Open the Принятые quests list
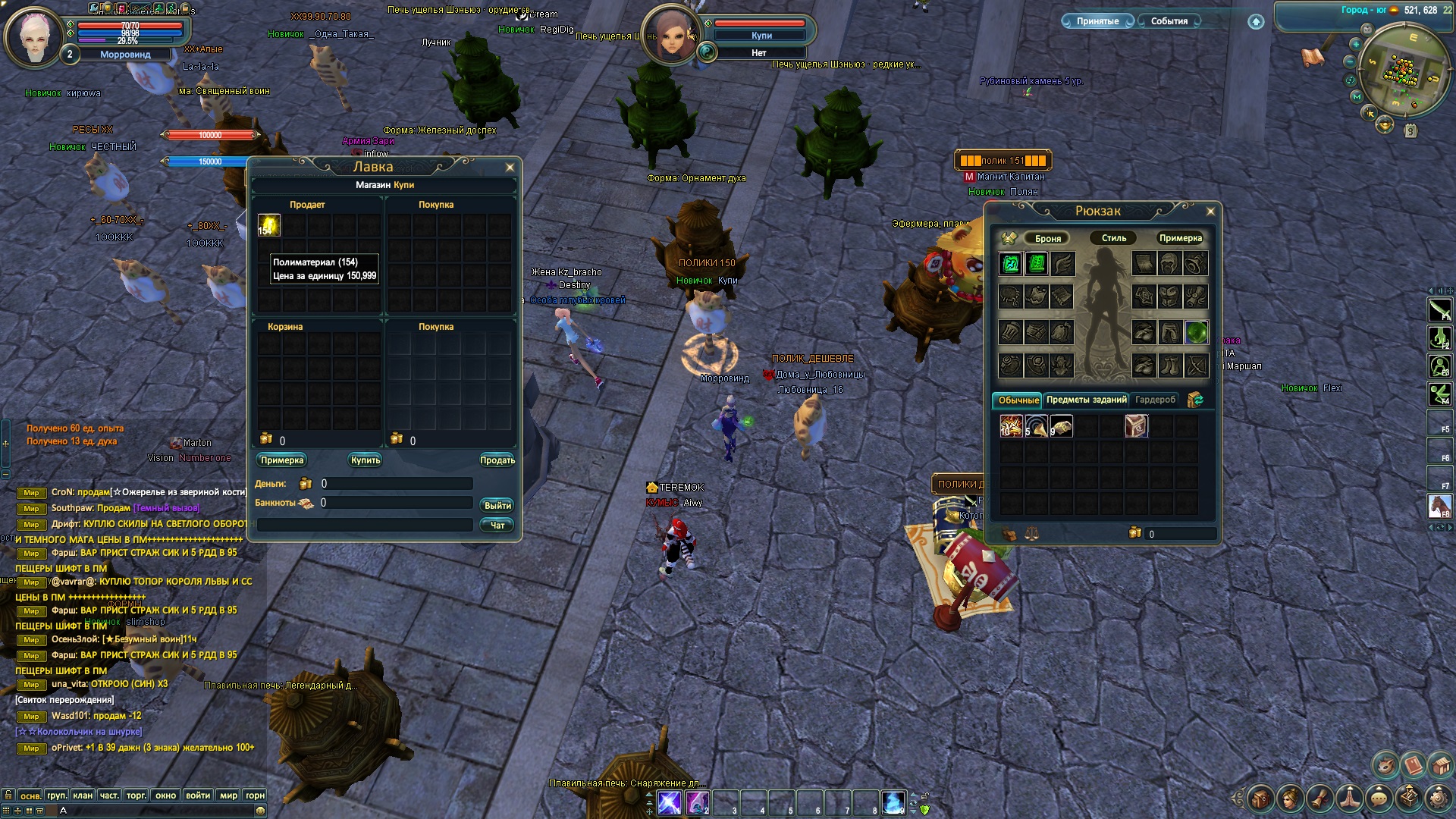This screenshot has width=1456, height=819. pos(1097,21)
